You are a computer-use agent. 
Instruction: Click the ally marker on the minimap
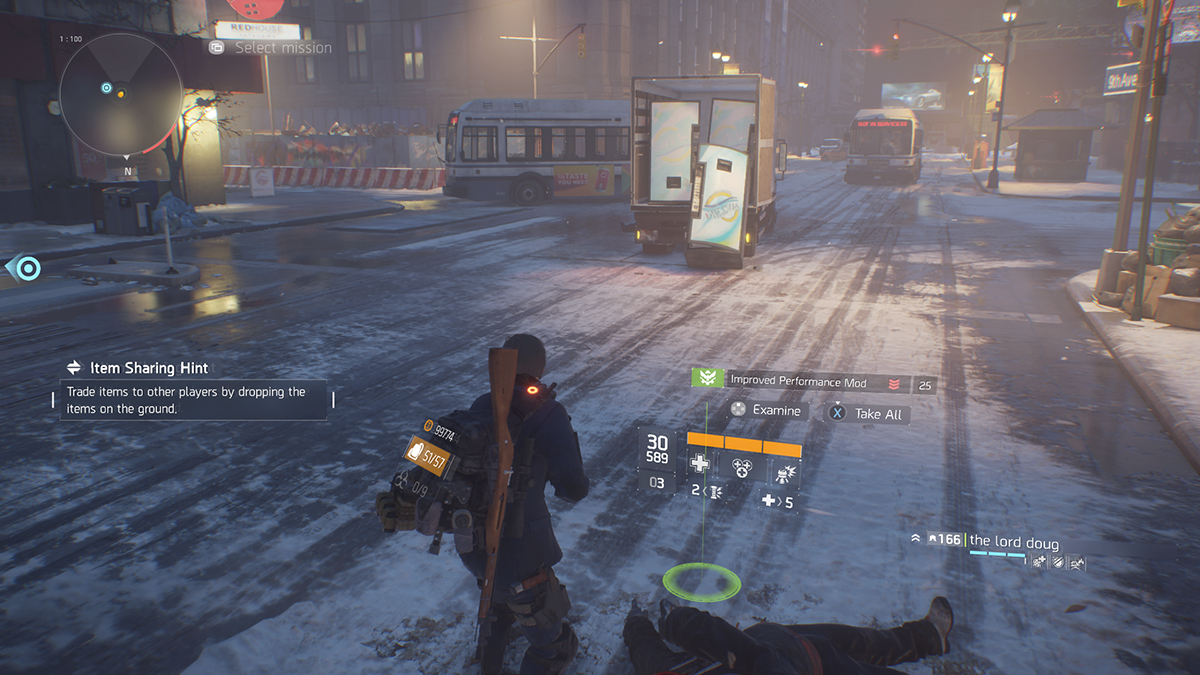(107, 88)
